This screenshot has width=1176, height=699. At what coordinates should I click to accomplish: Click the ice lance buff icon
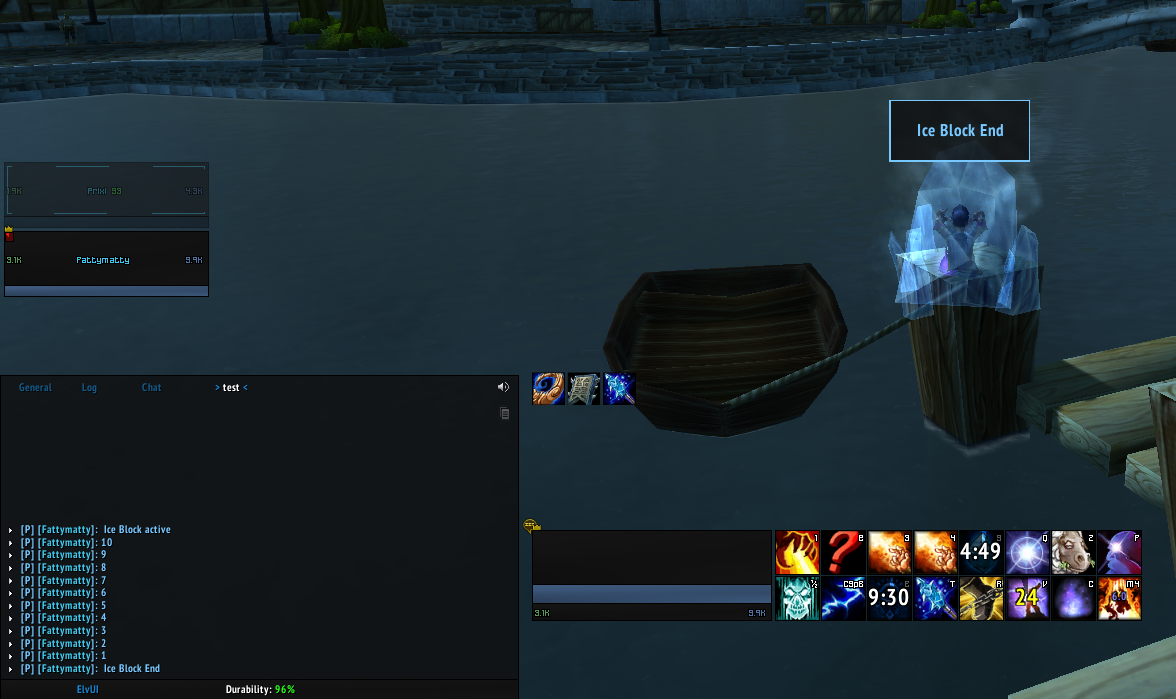(620, 389)
